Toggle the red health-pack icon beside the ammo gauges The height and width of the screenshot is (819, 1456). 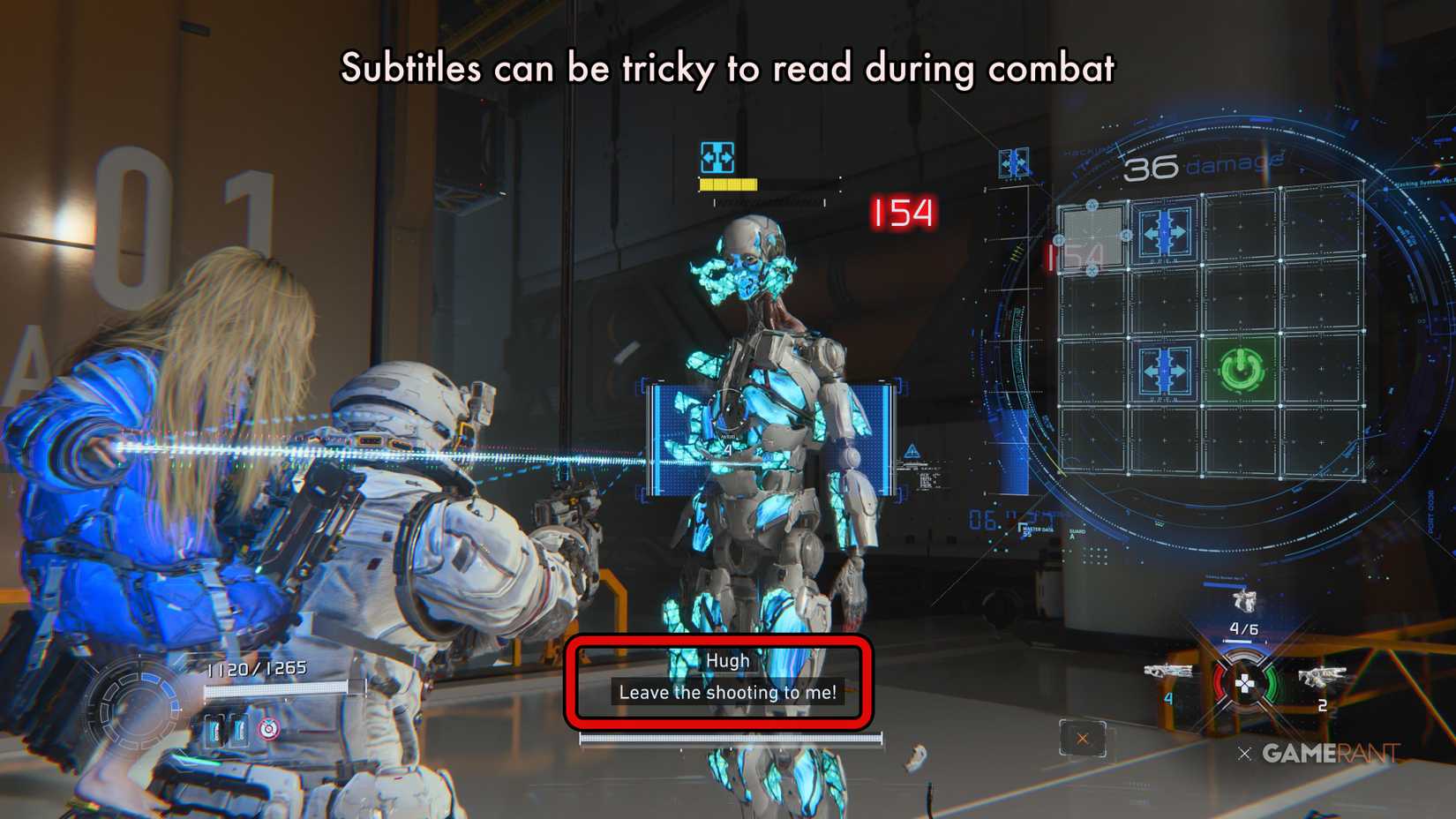click(x=266, y=729)
